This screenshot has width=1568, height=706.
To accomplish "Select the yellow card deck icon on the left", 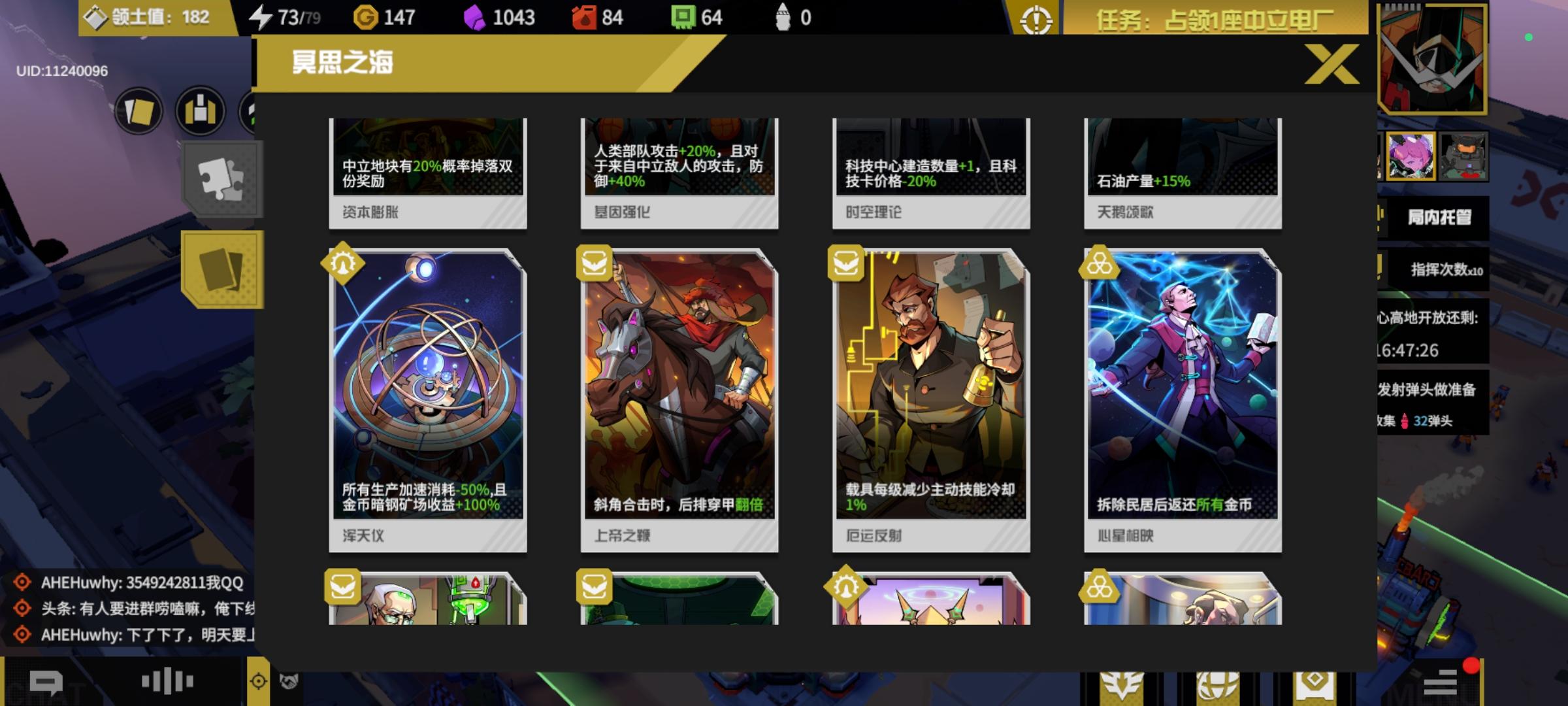I will point(223,268).
